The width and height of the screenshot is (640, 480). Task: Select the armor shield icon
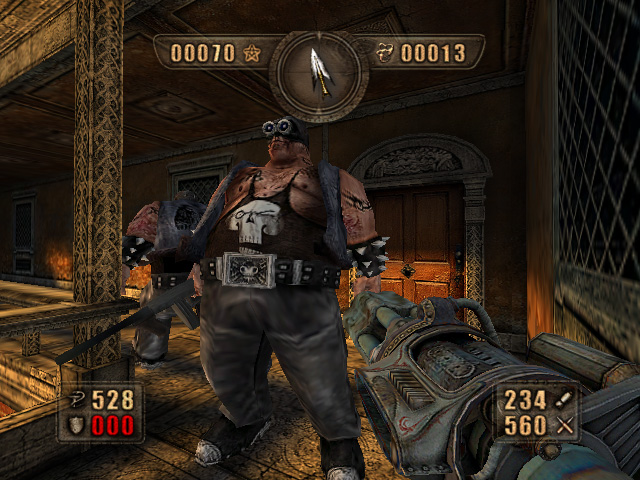tap(76, 423)
